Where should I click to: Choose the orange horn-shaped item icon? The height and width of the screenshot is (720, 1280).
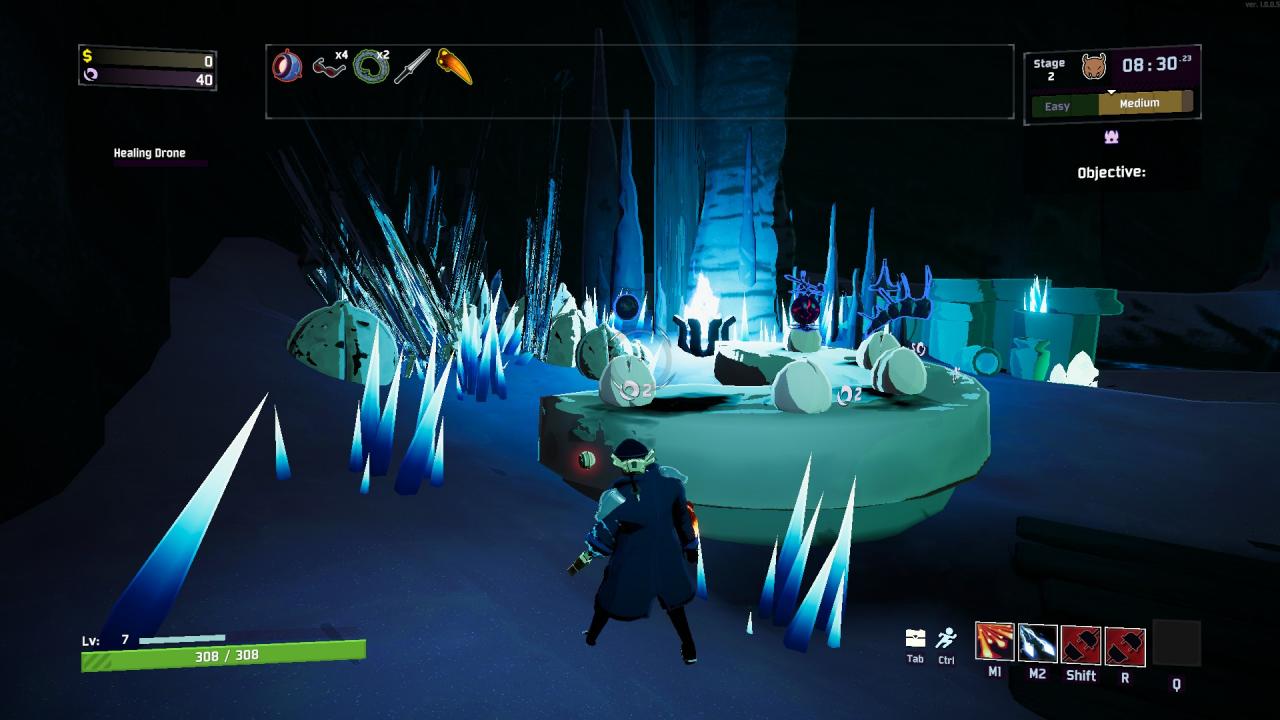coord(454,67)
